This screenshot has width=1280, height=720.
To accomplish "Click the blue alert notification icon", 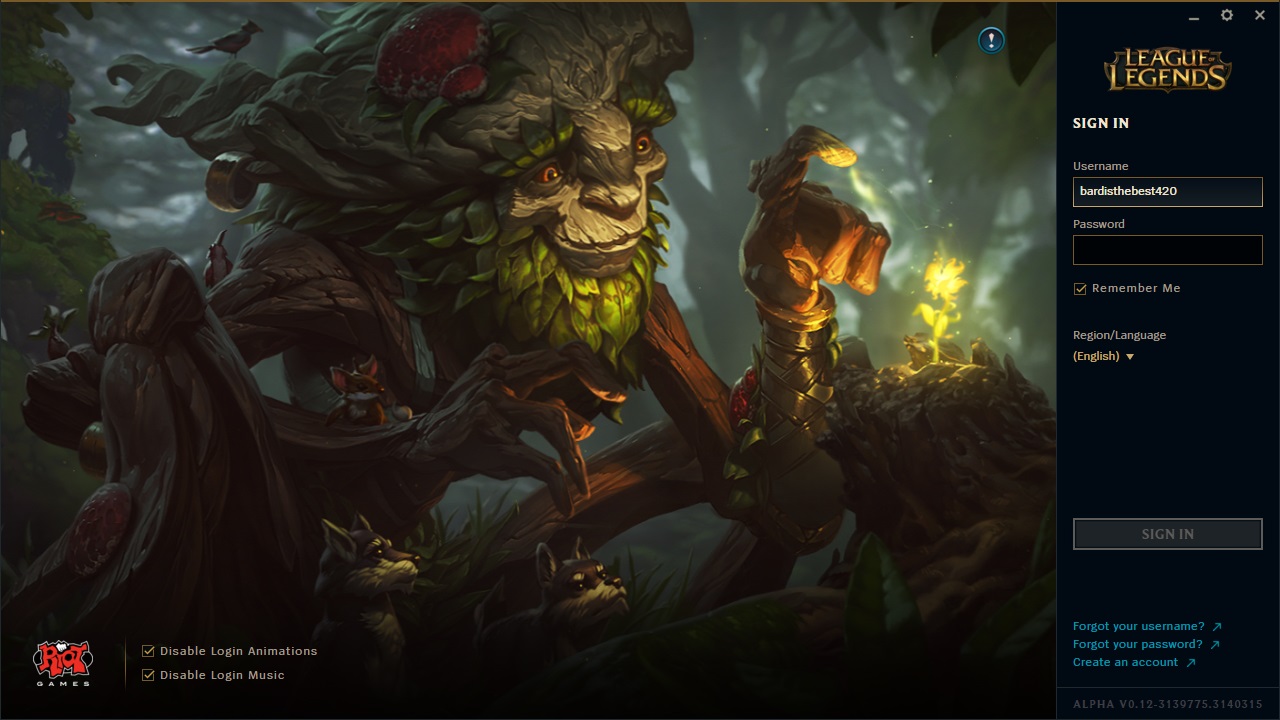I will [989, 41].
